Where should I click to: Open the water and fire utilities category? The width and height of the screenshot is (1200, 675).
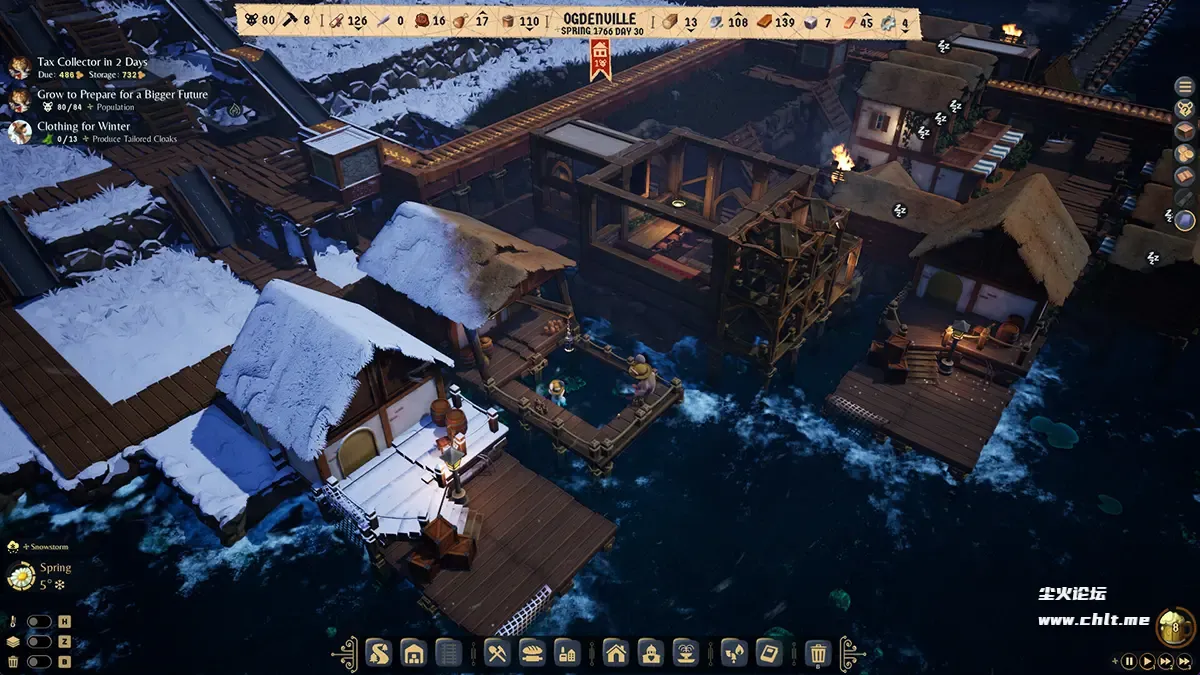click(x=733, y=654)
